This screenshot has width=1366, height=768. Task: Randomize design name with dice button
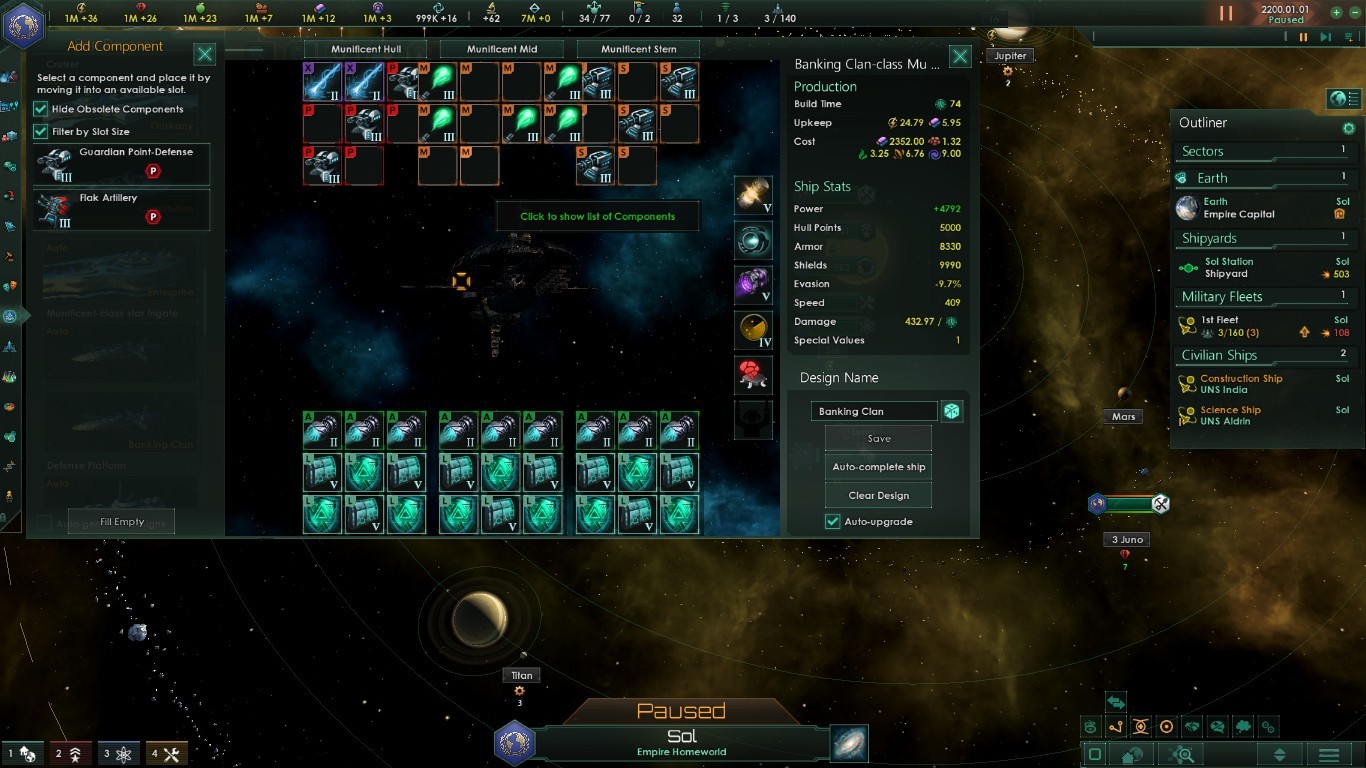pos(952,411)
